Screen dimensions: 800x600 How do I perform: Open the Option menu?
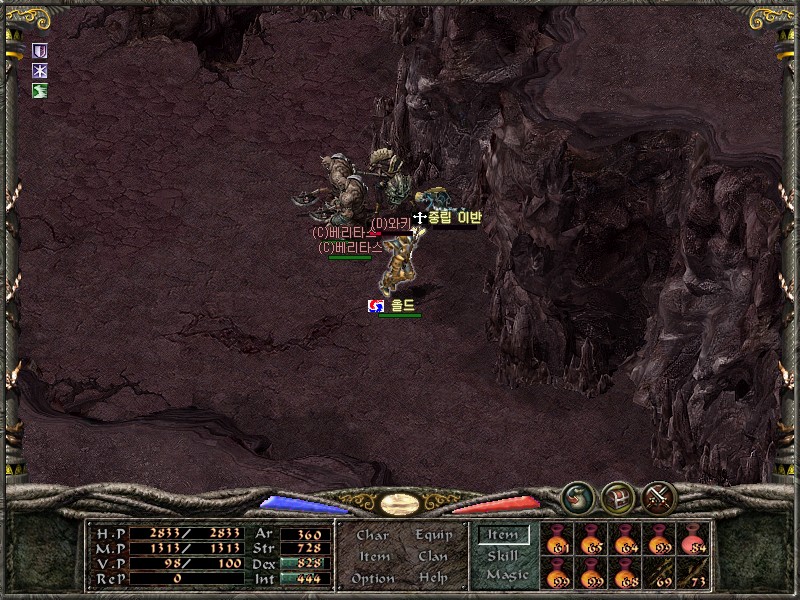click(372, 578)
